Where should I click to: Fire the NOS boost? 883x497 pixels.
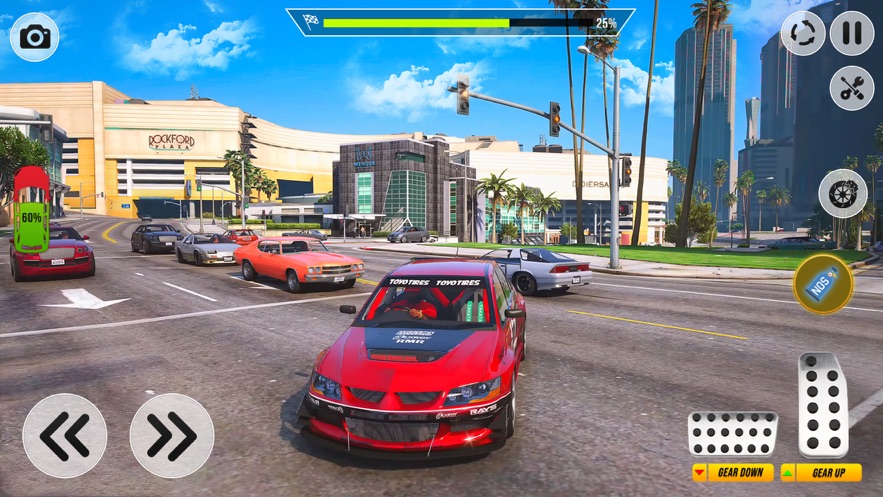click(x=823, y=284)
